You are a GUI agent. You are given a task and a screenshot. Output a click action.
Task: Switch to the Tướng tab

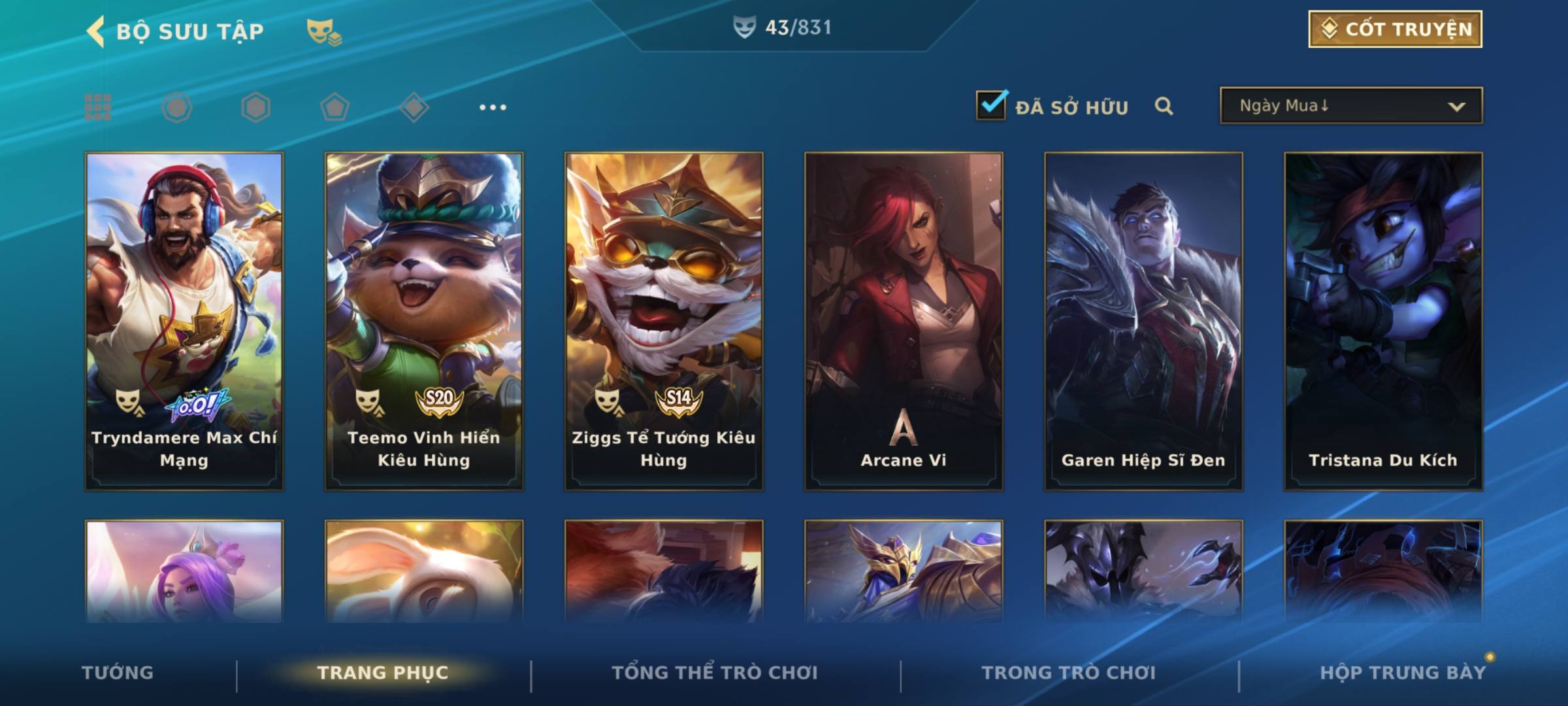(x=118, y=673)
